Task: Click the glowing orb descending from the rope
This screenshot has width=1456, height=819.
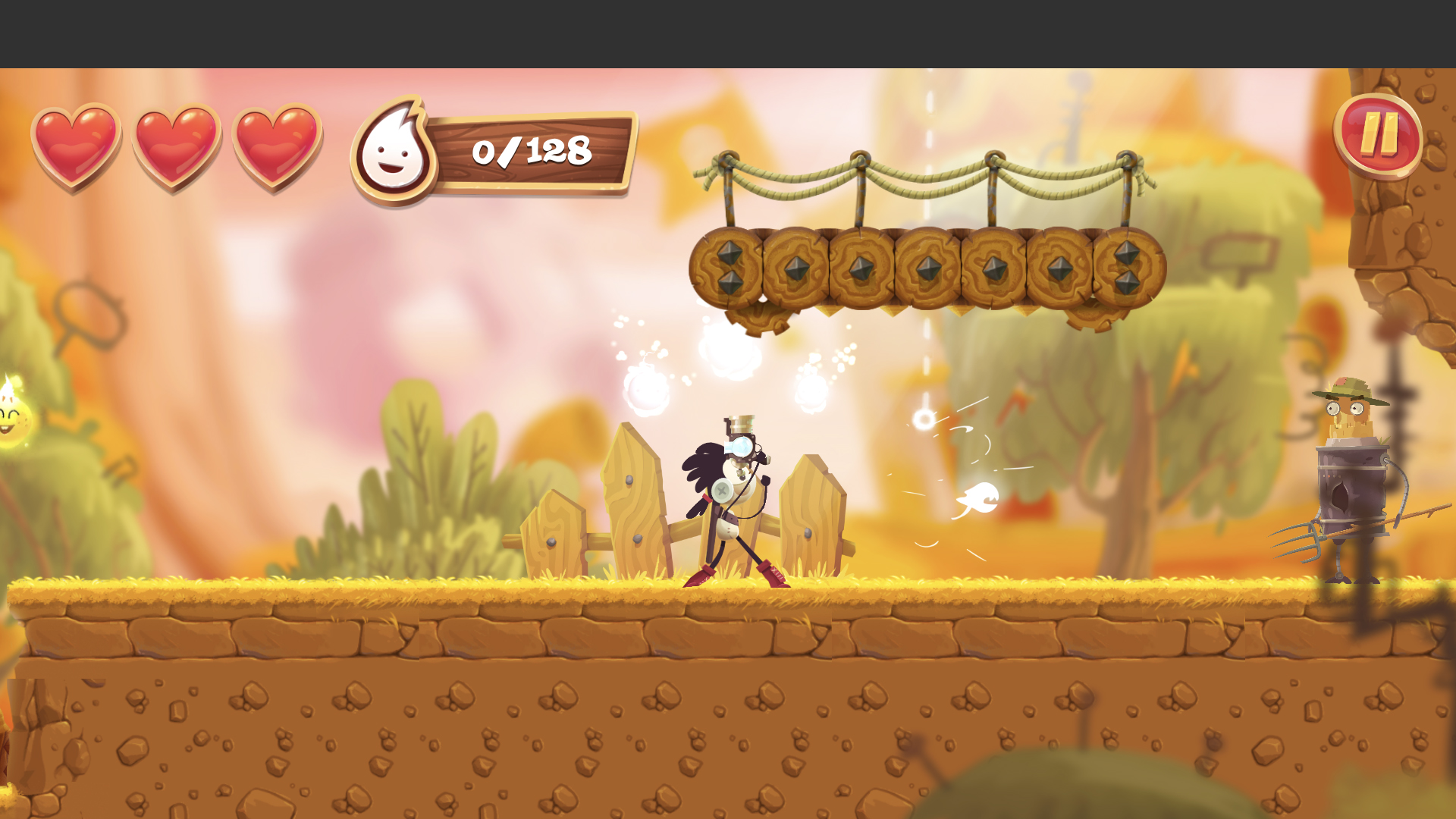Action: pos(927,419)
